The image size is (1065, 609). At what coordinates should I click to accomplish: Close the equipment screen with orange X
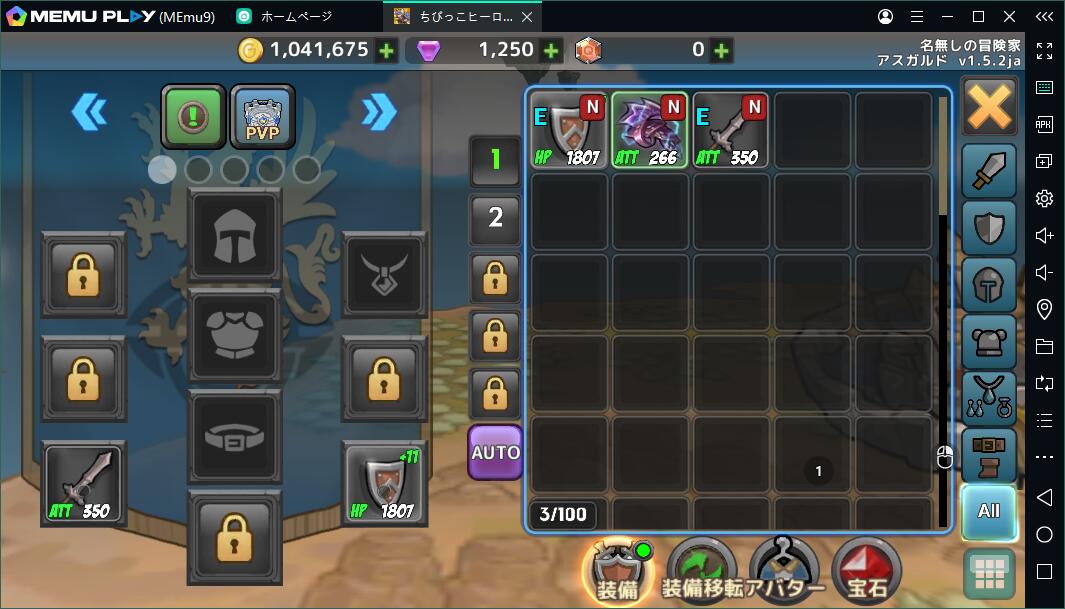[989, 107]
